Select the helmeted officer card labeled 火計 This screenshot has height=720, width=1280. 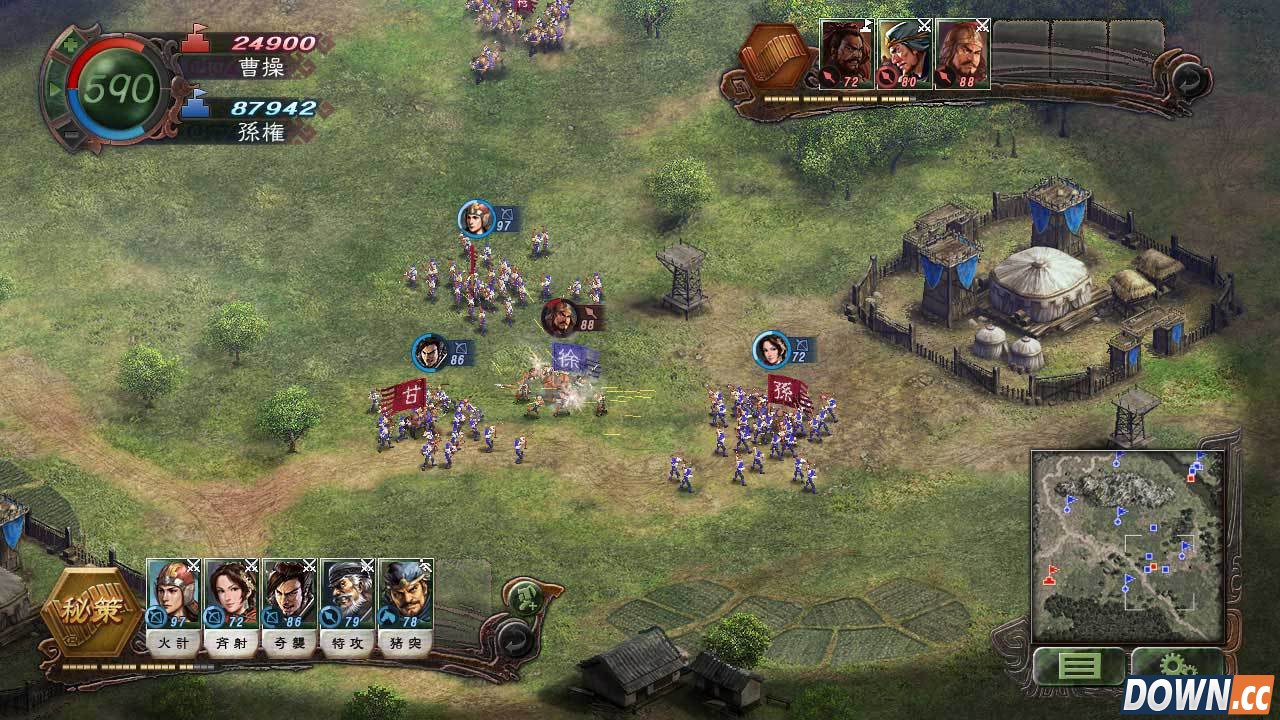[x=174, y=597]
